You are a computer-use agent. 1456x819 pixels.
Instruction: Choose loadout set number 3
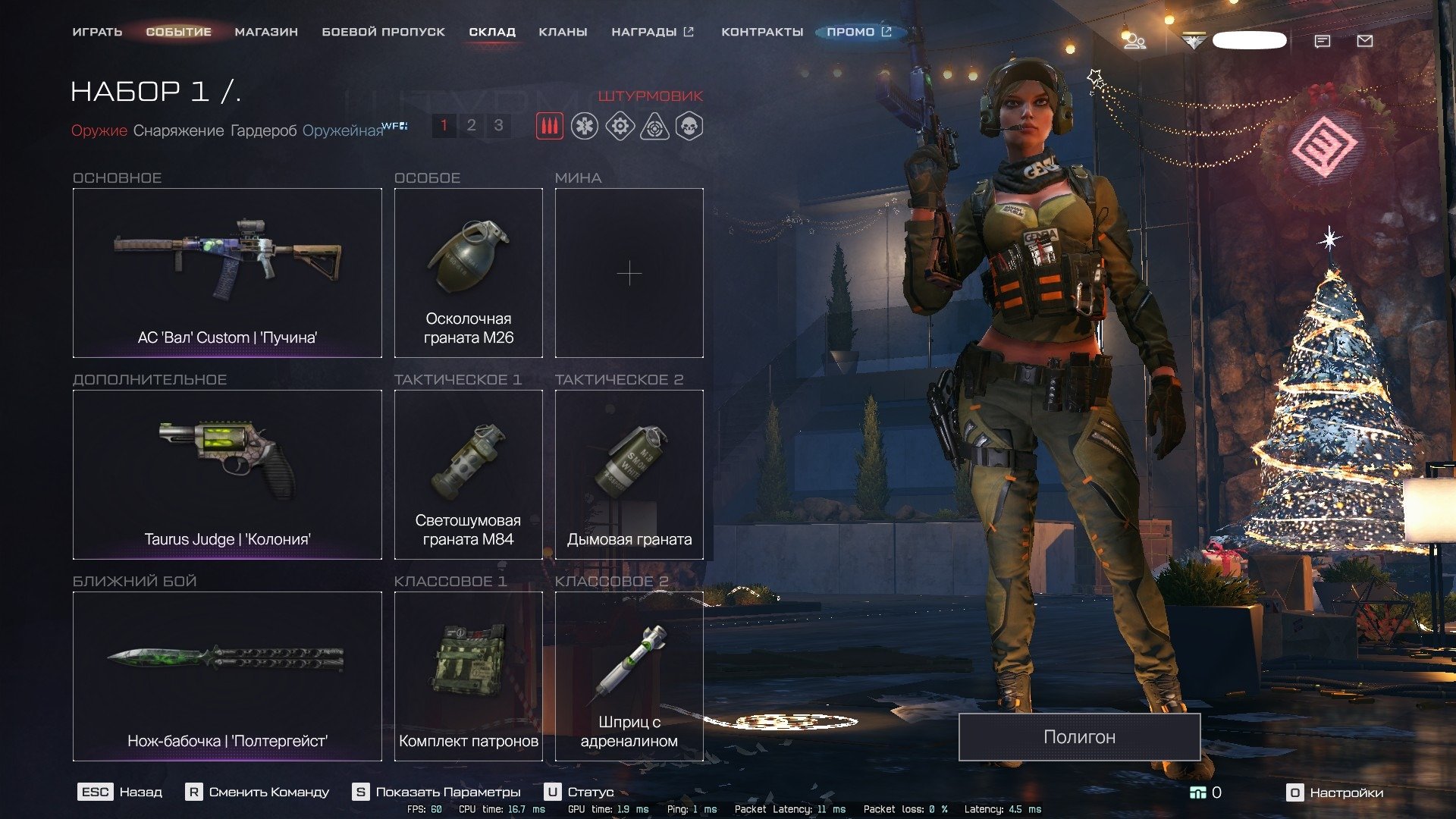(x=498, y=125)
